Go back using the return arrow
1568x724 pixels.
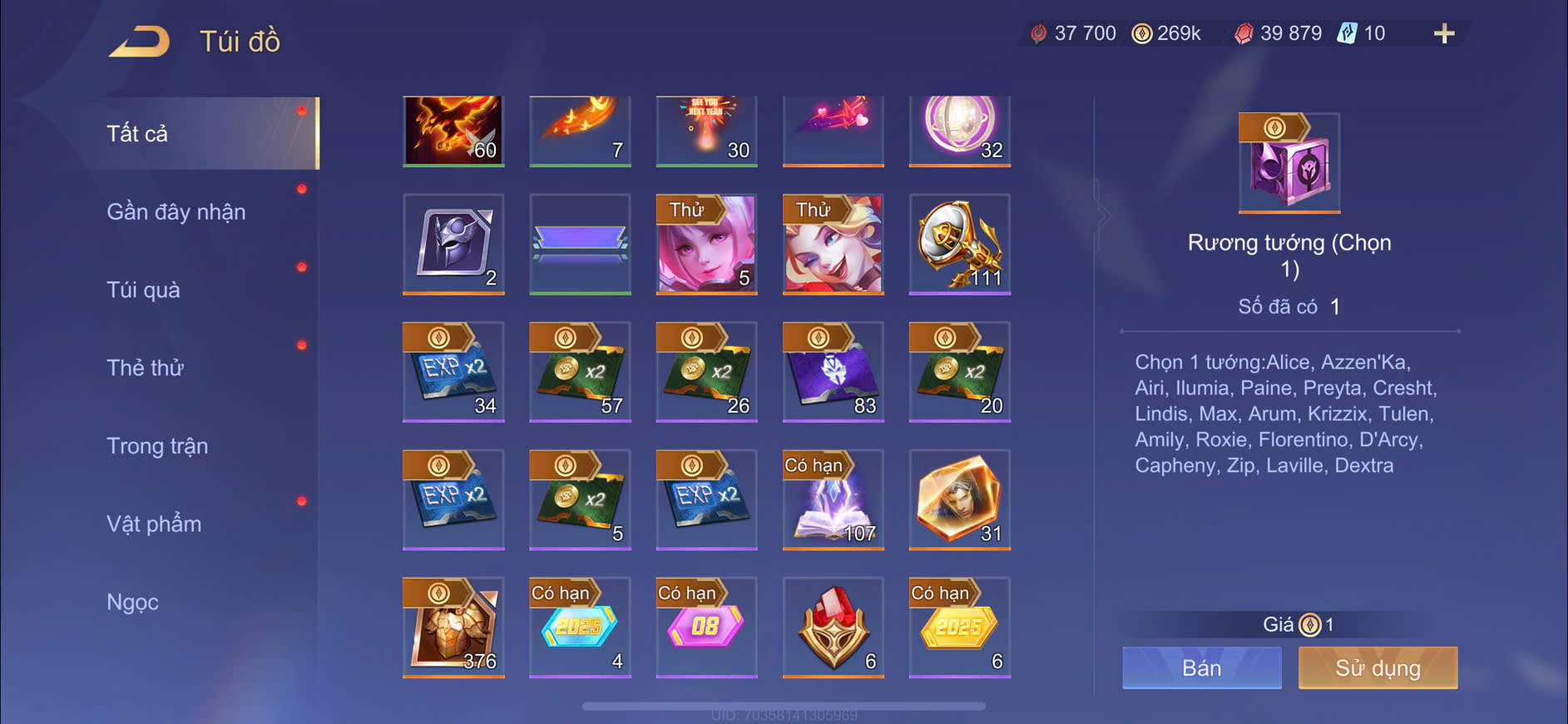[x=139, y=42]
